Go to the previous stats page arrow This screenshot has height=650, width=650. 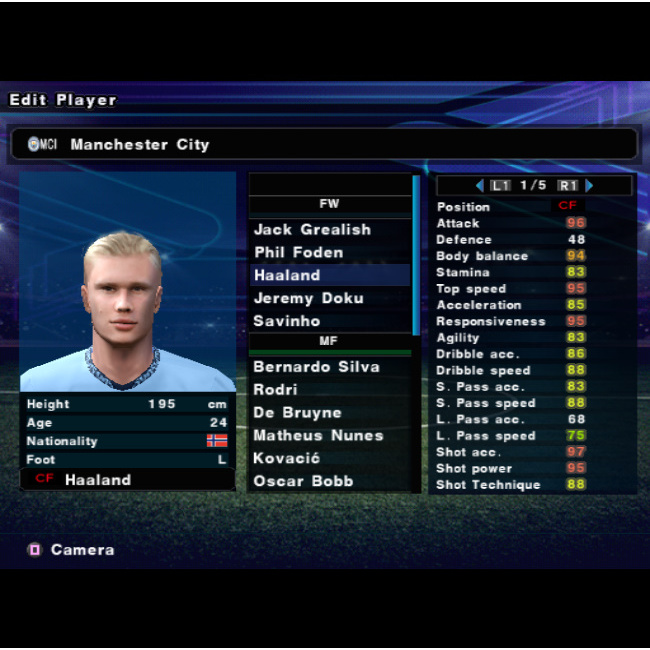click(x=480, y=186)
